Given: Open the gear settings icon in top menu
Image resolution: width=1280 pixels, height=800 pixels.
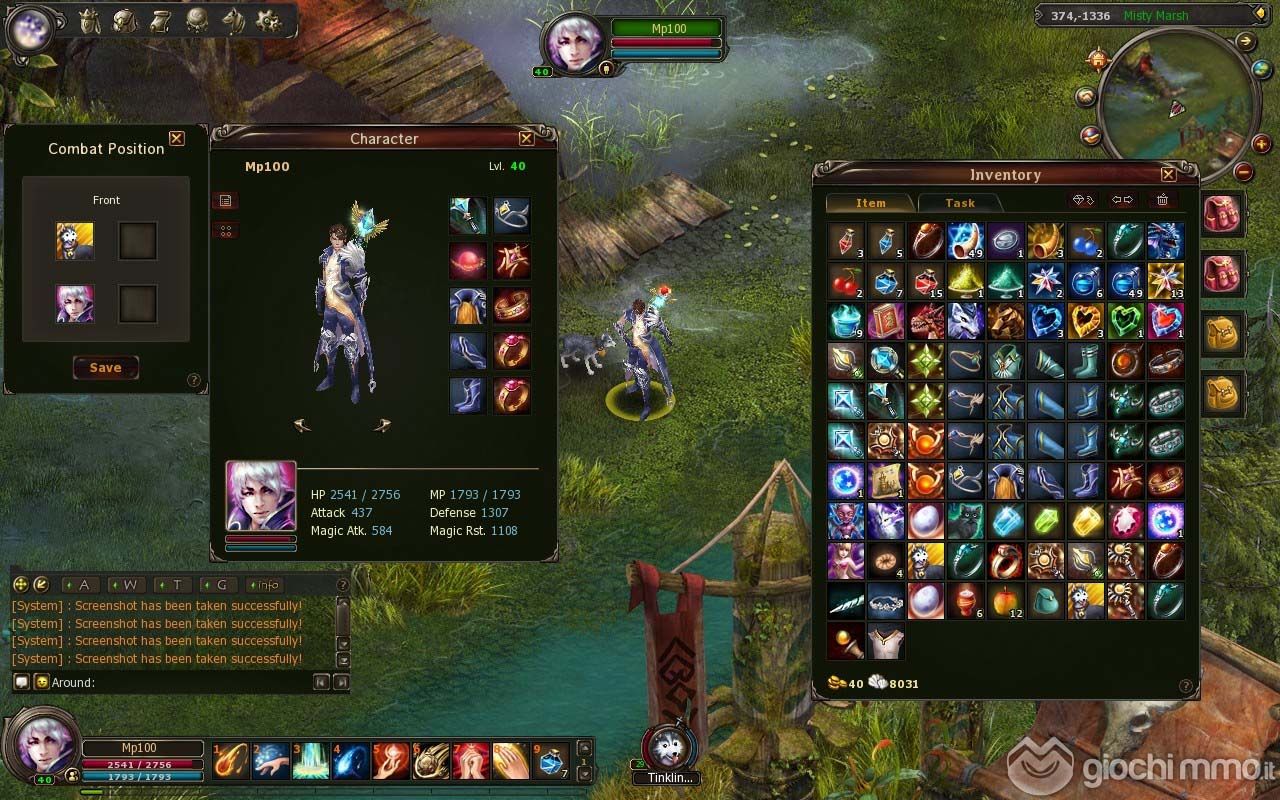Looking at the screenshot, I should point(268,20).
